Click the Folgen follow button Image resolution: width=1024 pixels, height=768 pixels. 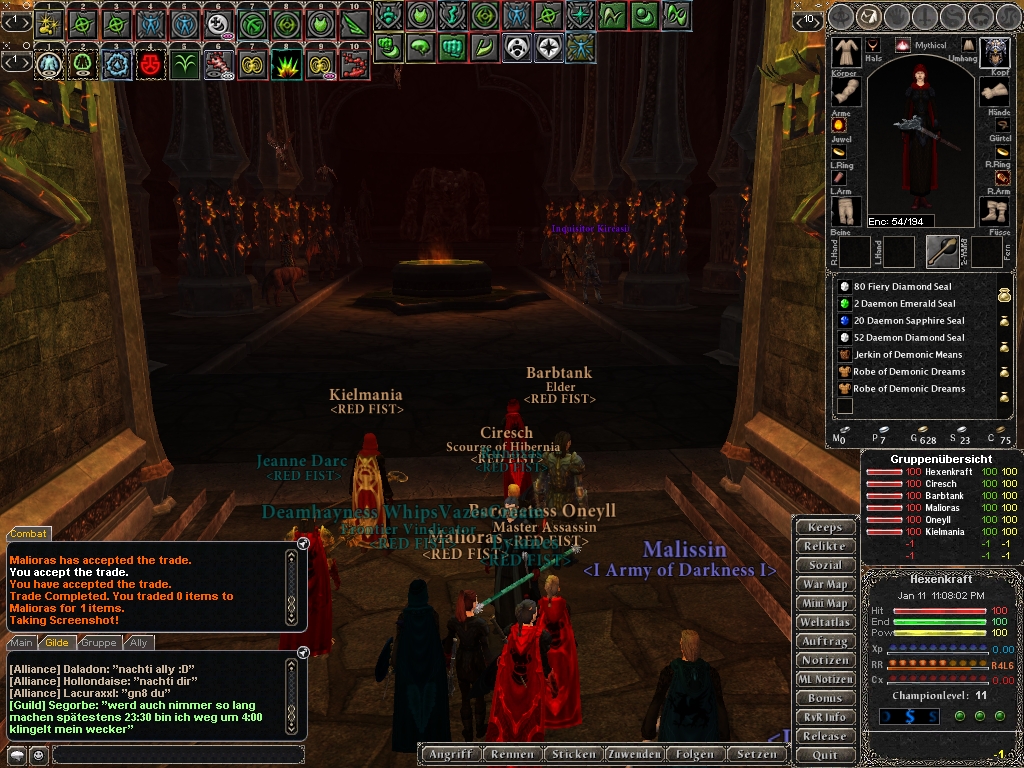[694, 754]
